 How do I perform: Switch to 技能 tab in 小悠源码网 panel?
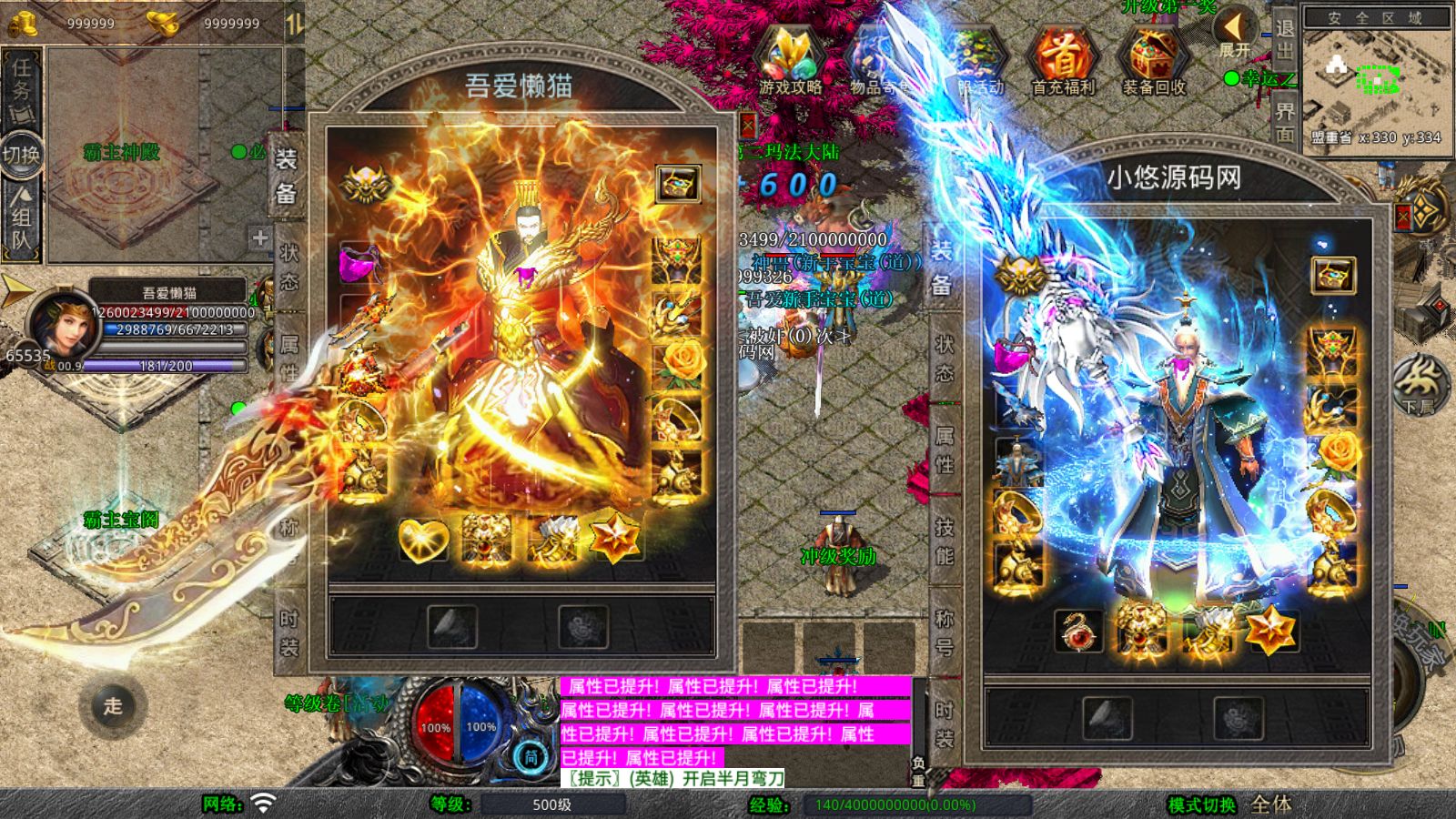pos(945,541)
